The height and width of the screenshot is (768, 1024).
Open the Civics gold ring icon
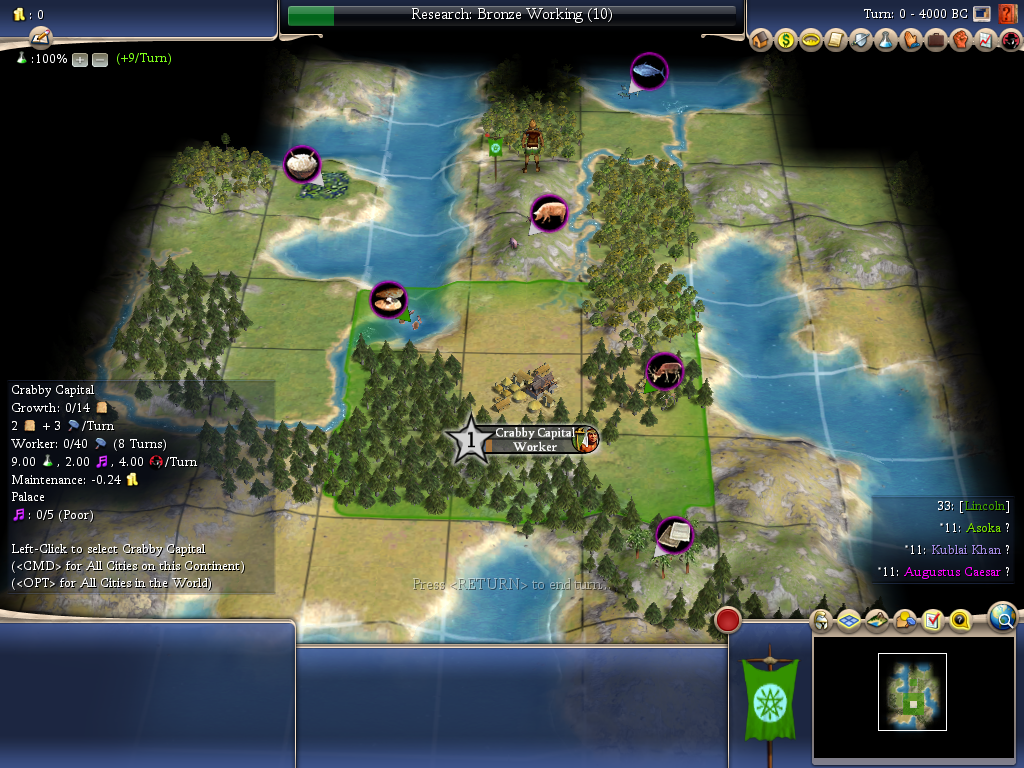pyautogui.click(x=811, y=41)
